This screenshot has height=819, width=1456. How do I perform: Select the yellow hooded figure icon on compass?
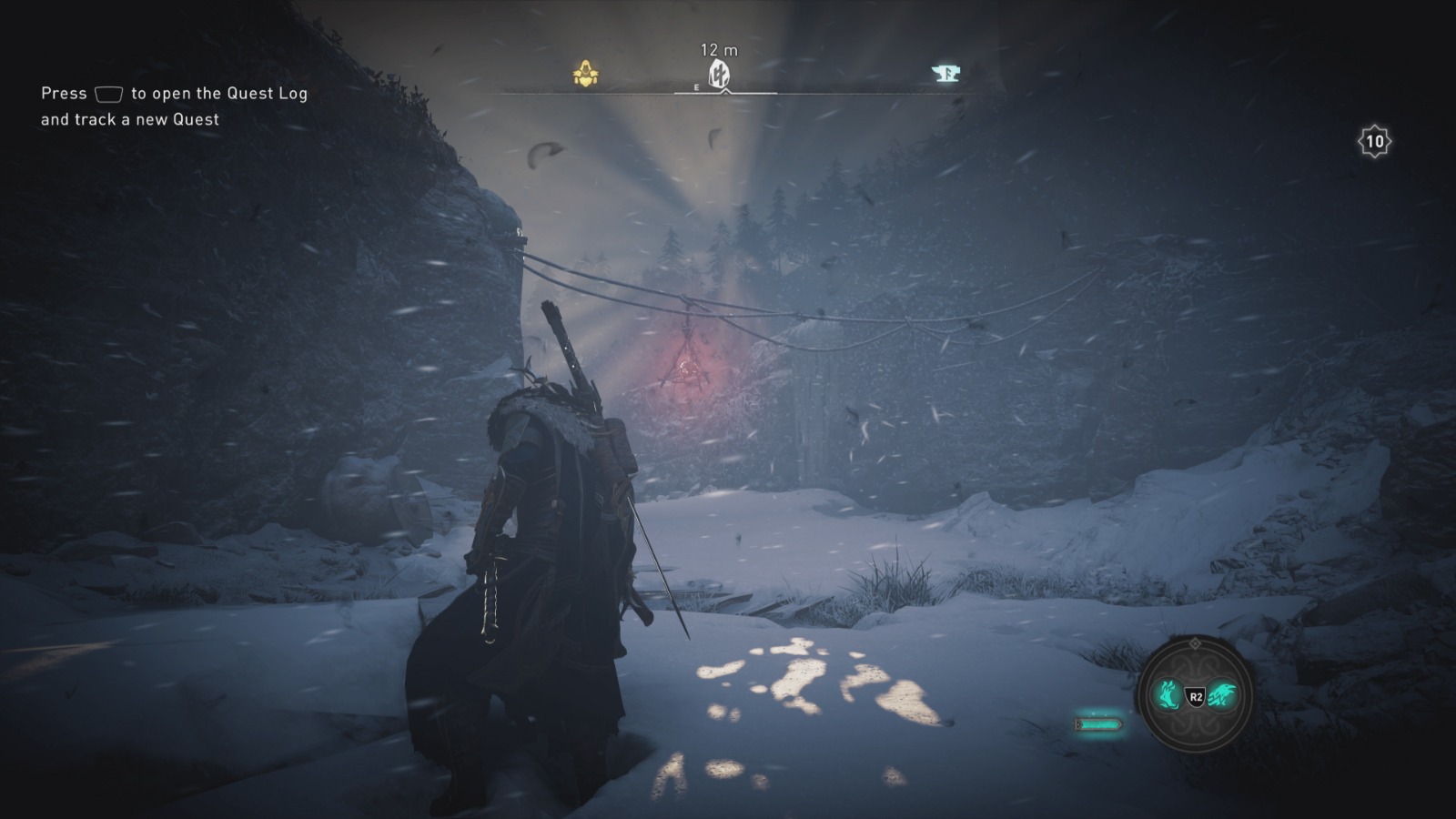pos(586,73)
